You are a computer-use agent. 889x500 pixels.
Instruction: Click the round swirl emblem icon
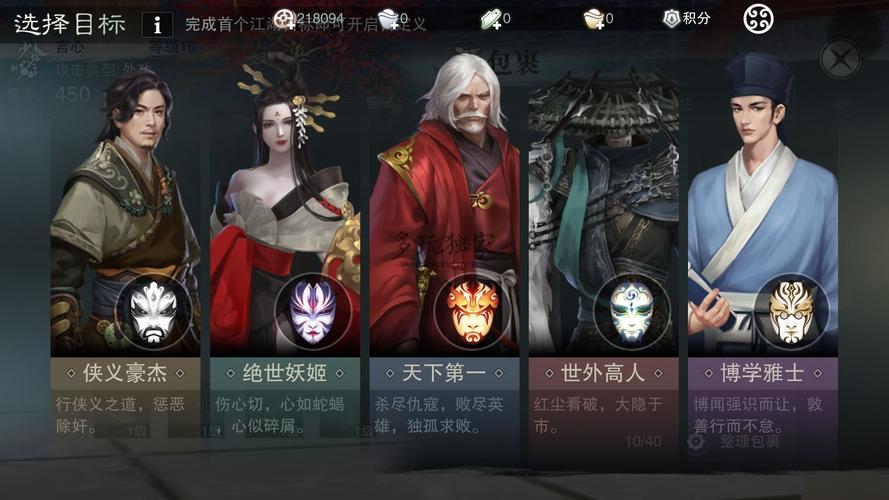(759, 18)
